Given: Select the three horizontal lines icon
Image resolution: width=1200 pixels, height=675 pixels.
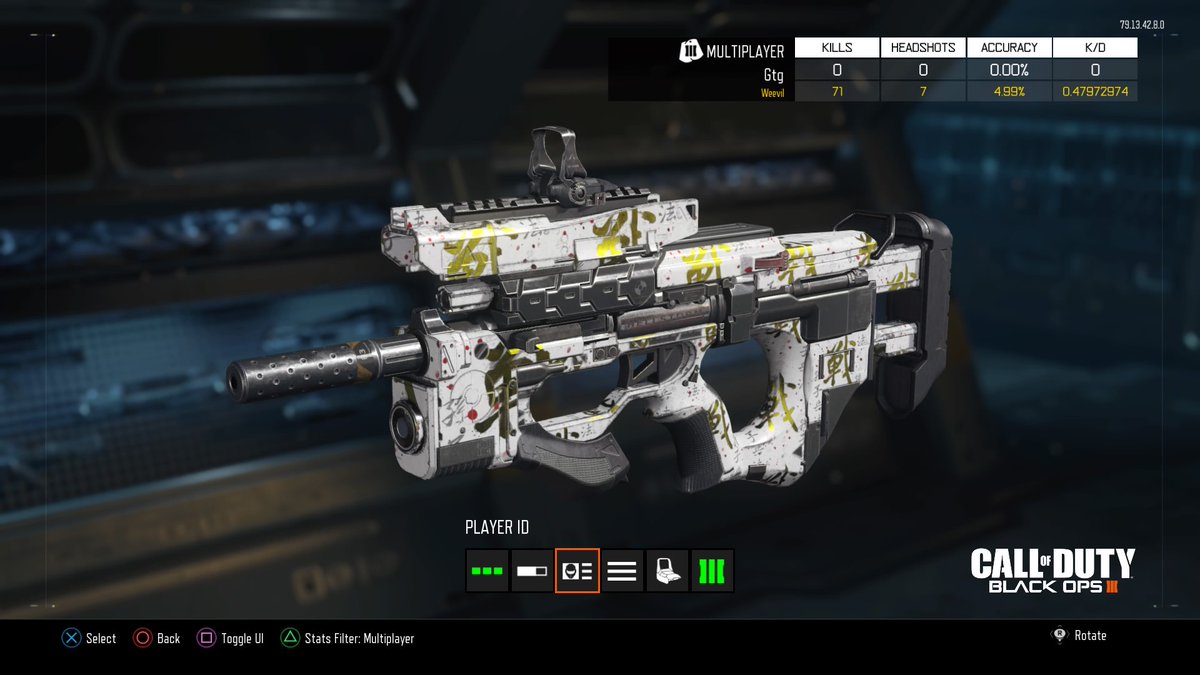Looking at the screenshot, I should 622,571.
